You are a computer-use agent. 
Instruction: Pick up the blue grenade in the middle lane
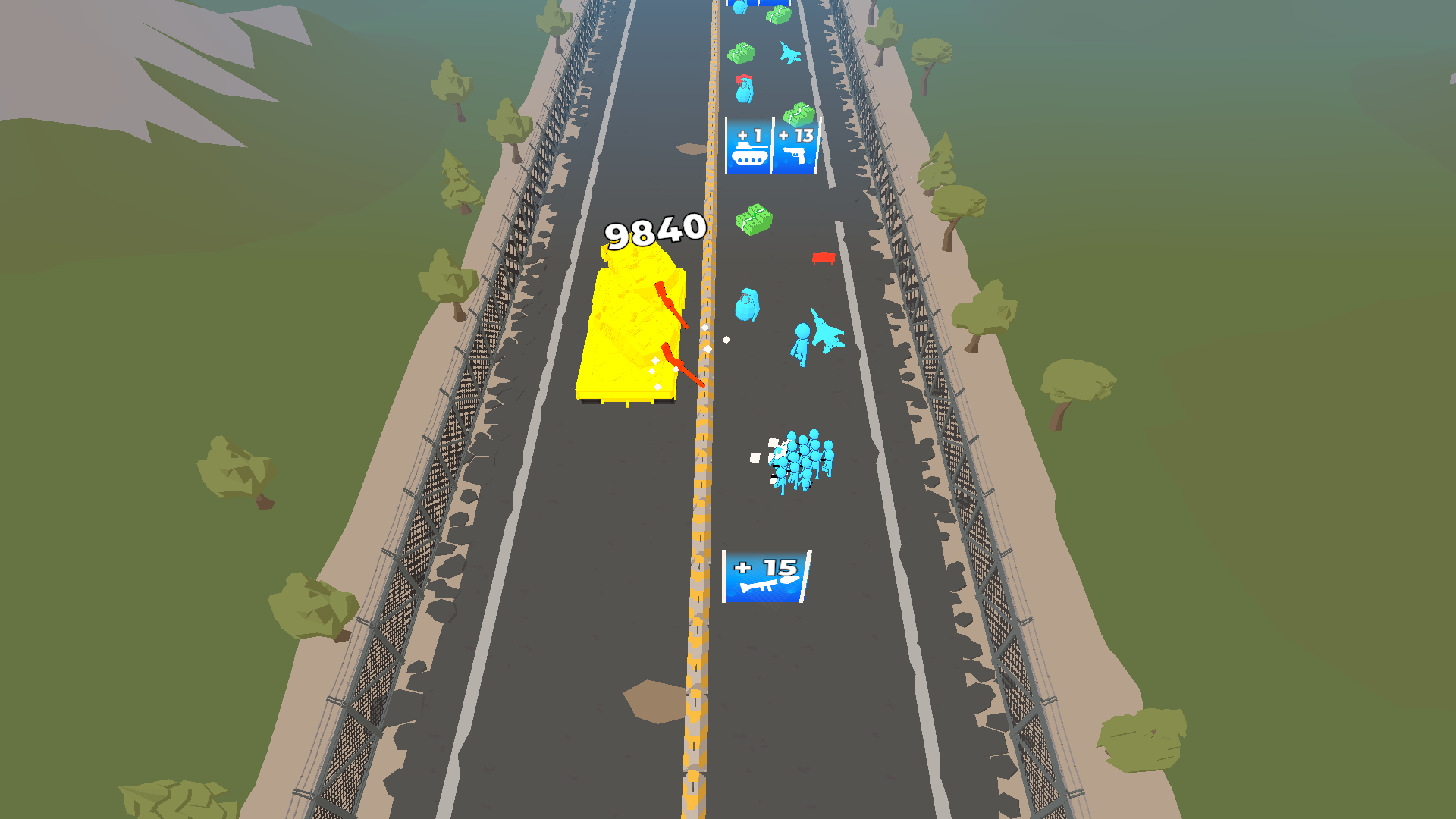[x=747, y=306]
